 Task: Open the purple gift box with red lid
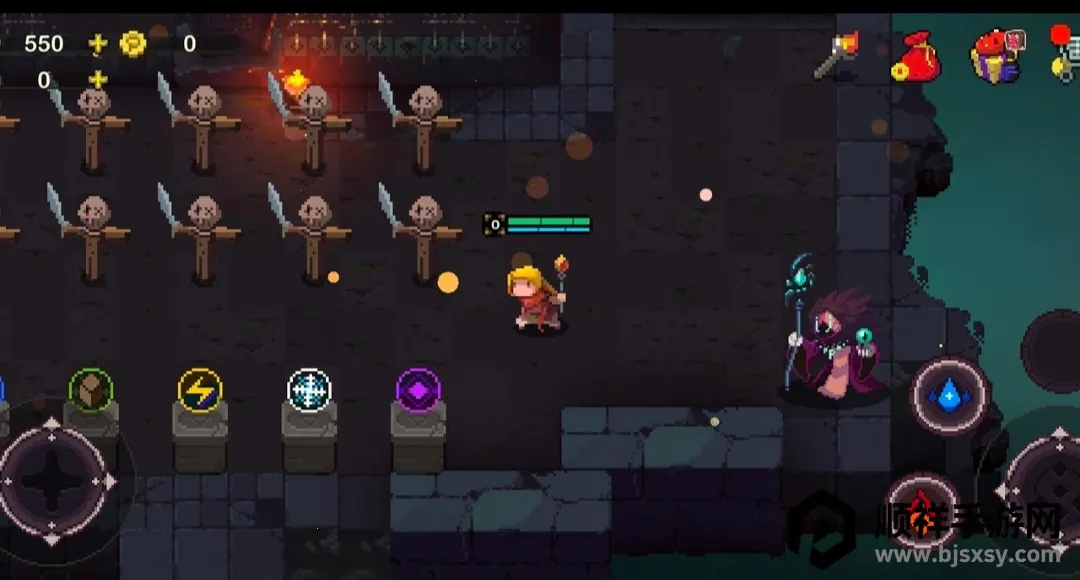click(x=996, y=56)
